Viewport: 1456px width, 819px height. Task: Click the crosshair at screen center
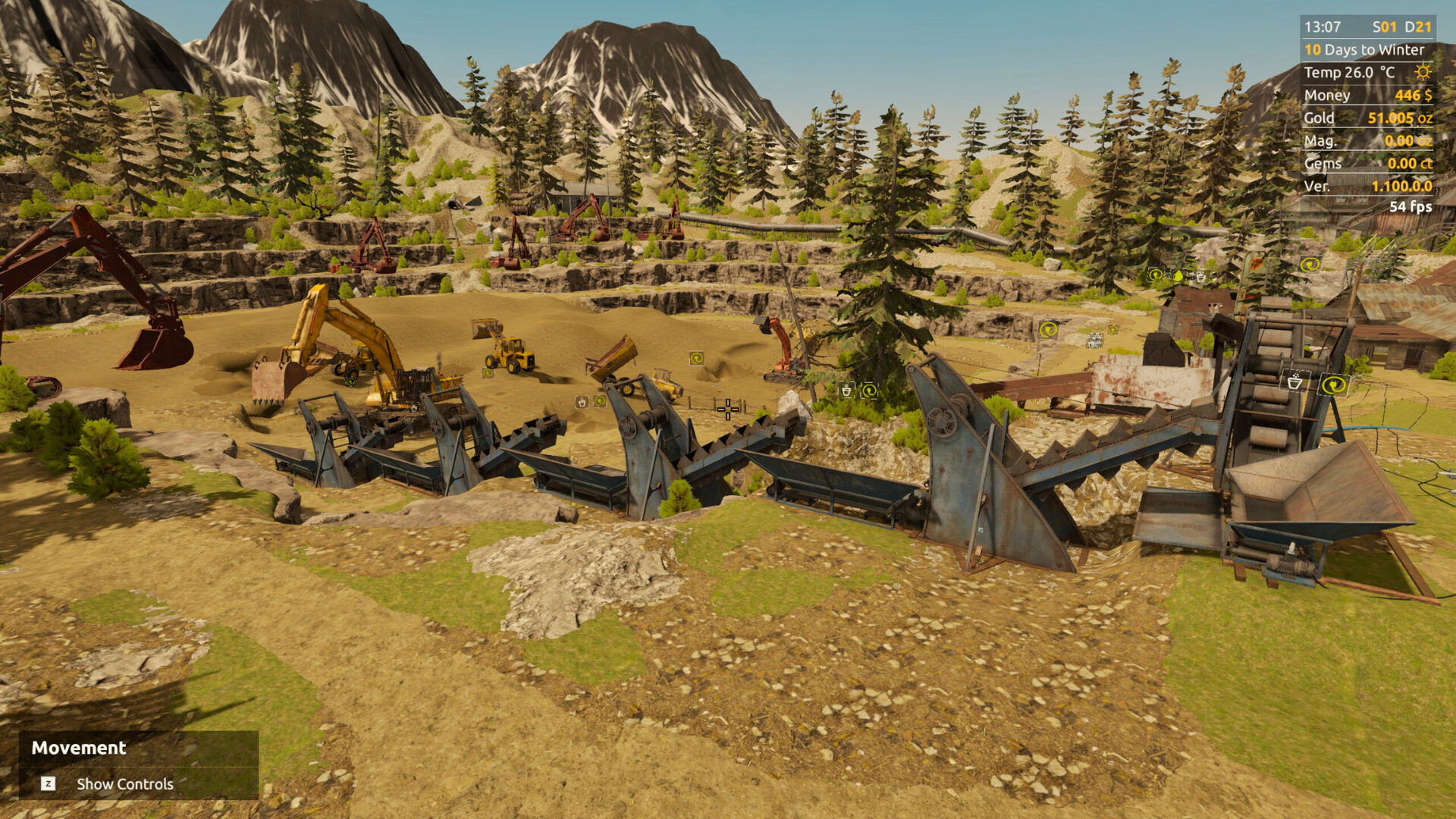coord(728,409)
